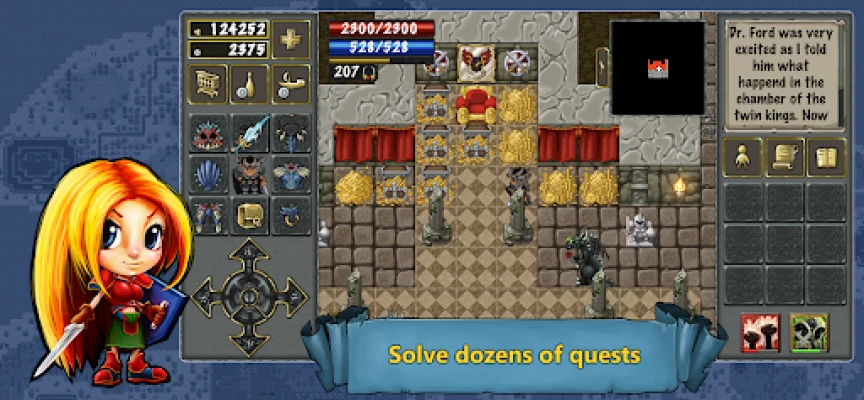Select the blue ring slot
864x400 pixels.
point(292,215)
